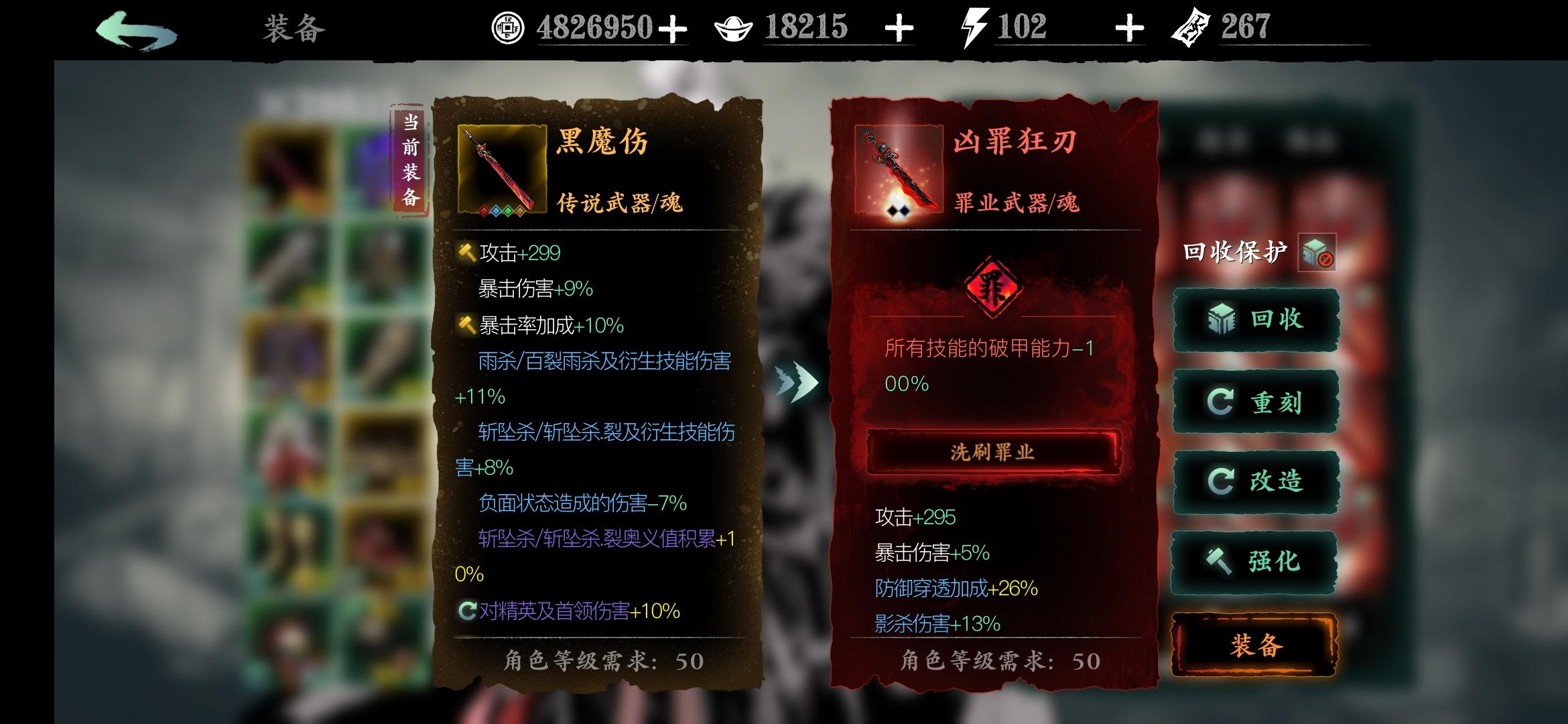Click the plus beside energy counter 102

coord(1128,27)
